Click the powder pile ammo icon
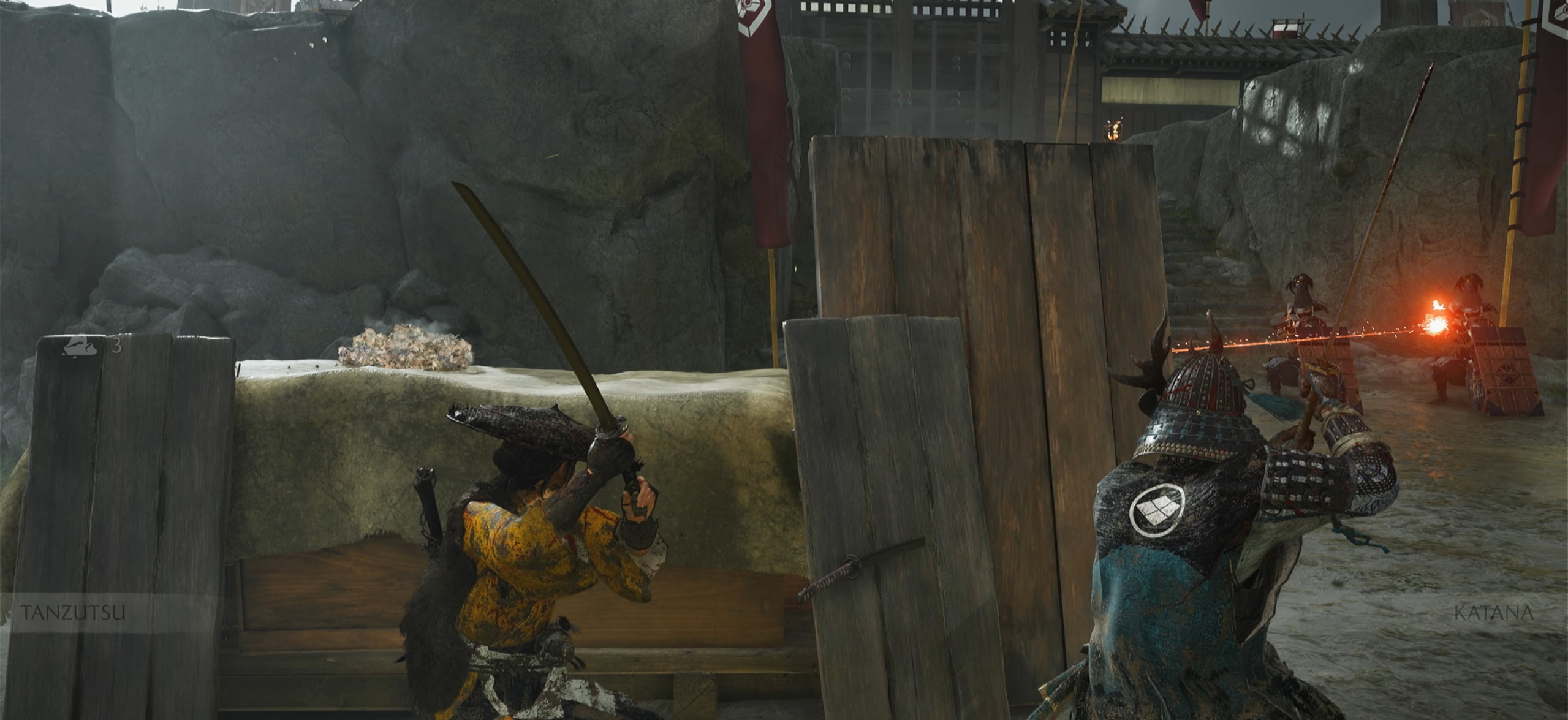The image size is (1568, 720). [x=79, y=346]
